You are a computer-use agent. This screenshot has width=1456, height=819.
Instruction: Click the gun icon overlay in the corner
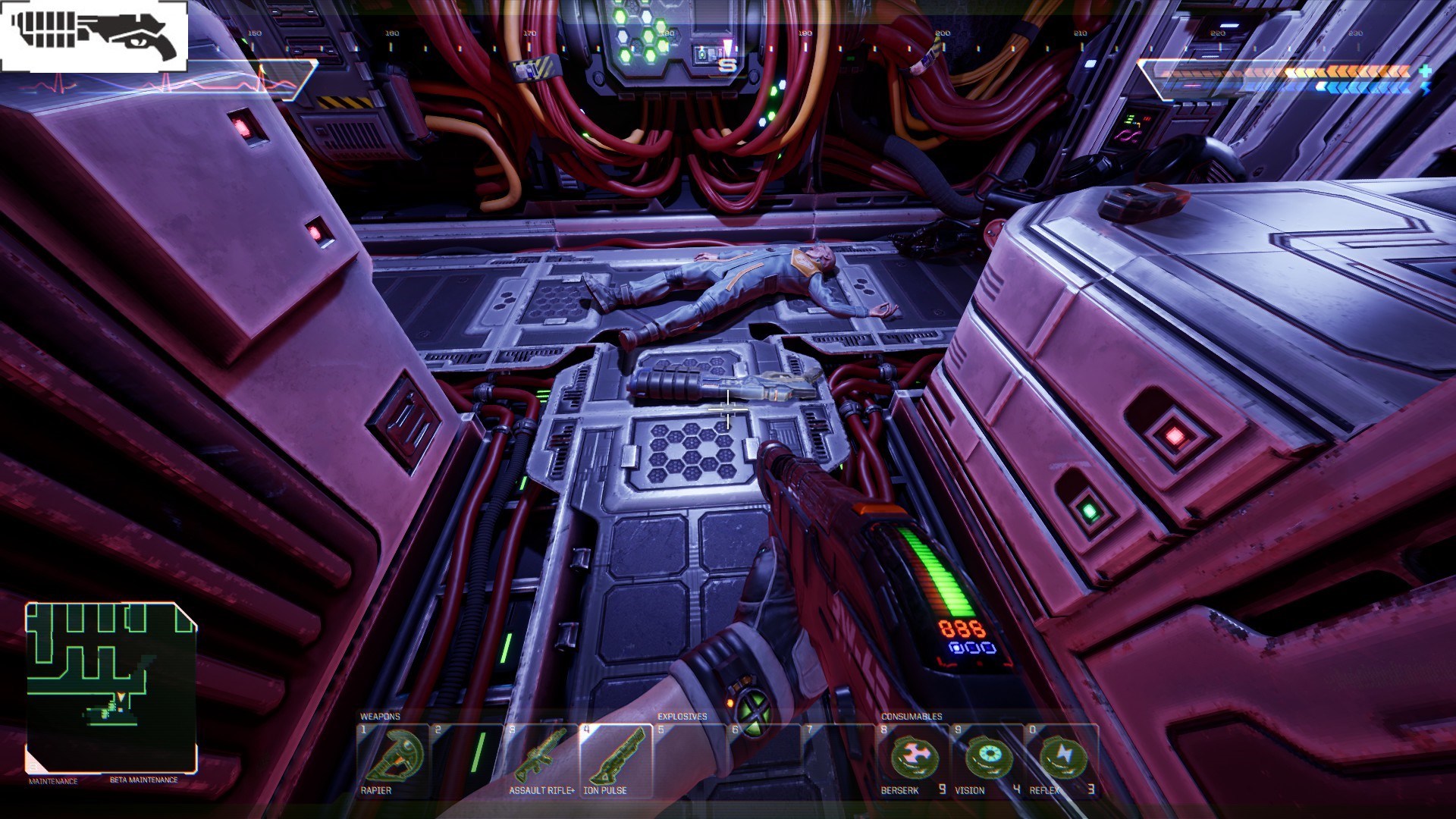coord(94,36)
